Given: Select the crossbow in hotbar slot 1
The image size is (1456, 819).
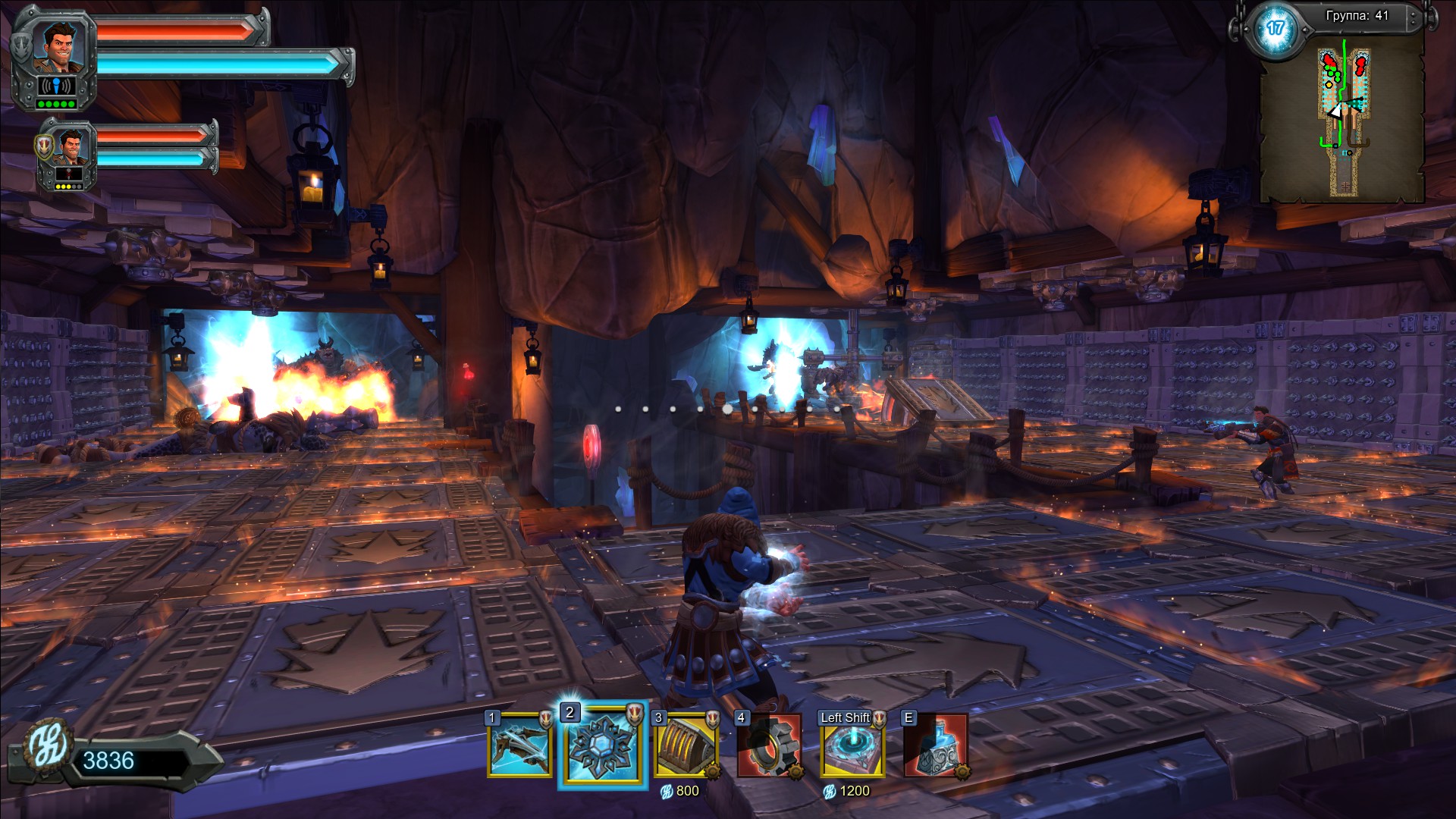Looking at the screenshot, I should click(520, 751).
